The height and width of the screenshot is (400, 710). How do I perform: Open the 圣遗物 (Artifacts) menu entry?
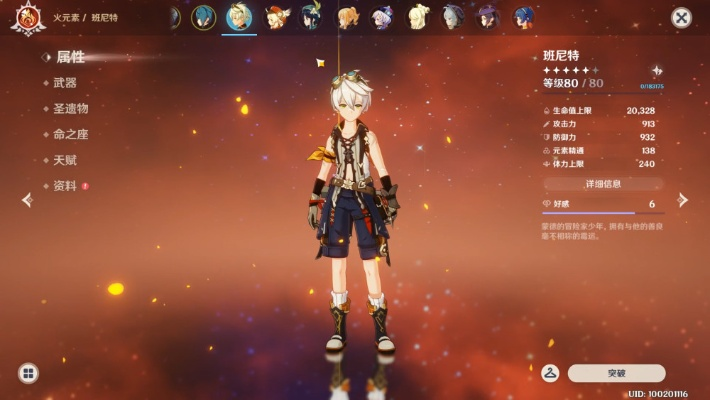coord(70,108)
